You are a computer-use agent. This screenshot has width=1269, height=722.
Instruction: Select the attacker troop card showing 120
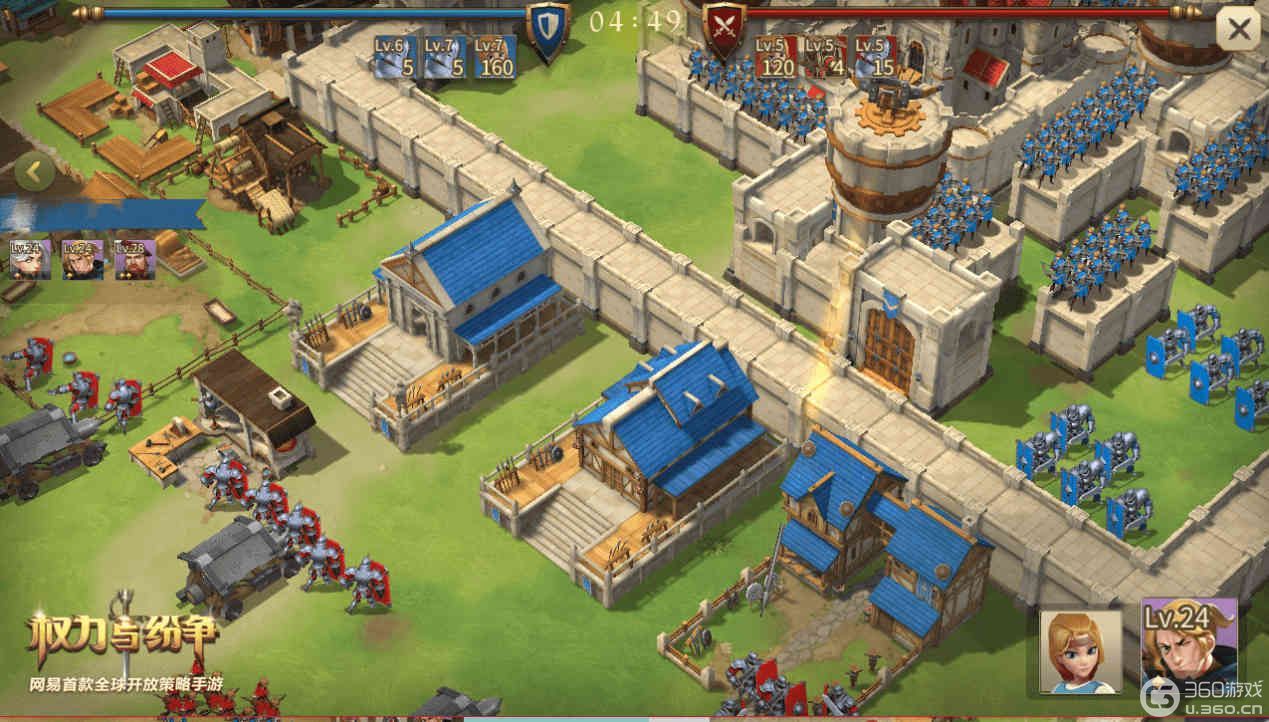(776, 58)
